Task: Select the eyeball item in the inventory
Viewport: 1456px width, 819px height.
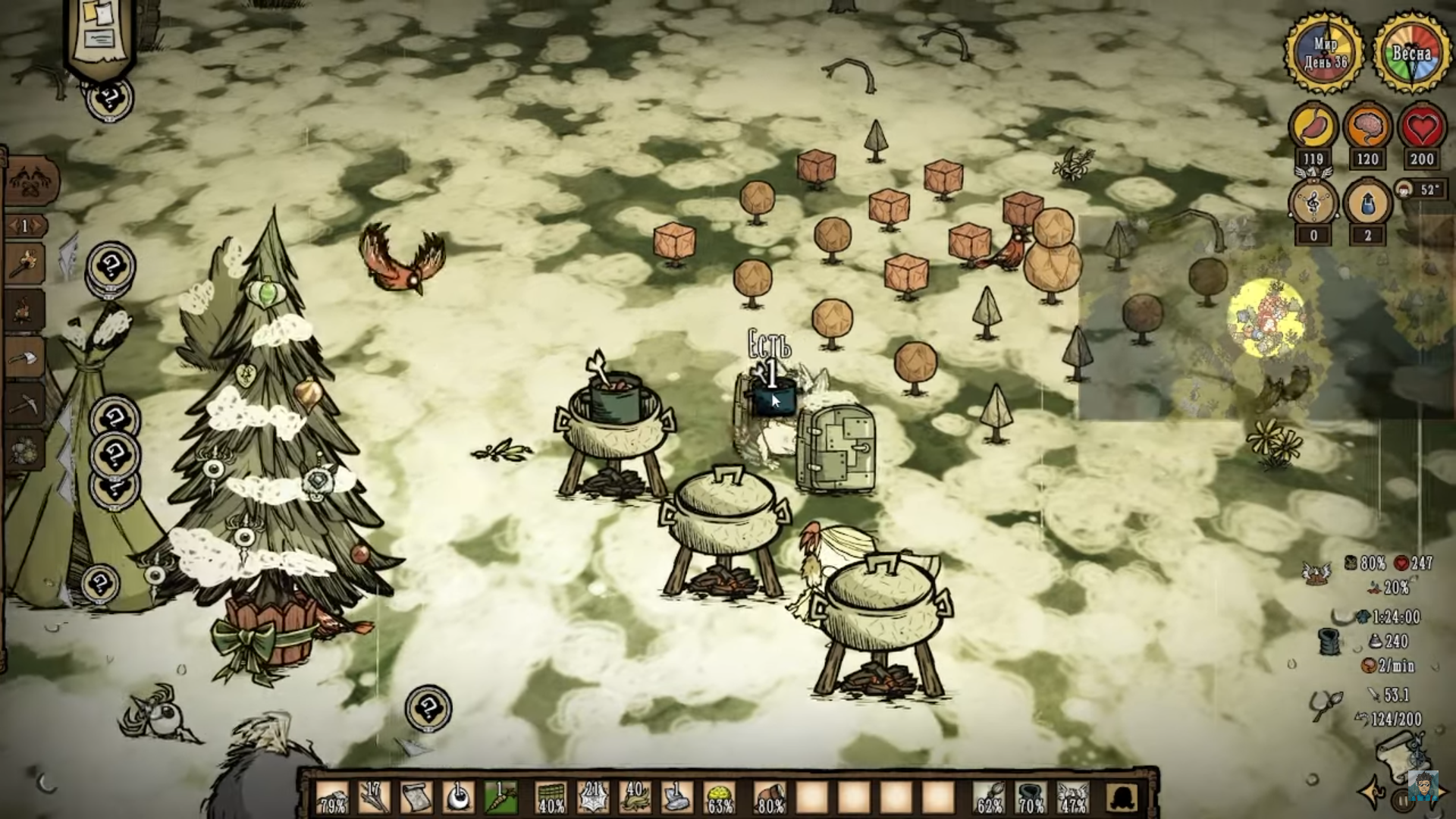Action: coord(458,797)
